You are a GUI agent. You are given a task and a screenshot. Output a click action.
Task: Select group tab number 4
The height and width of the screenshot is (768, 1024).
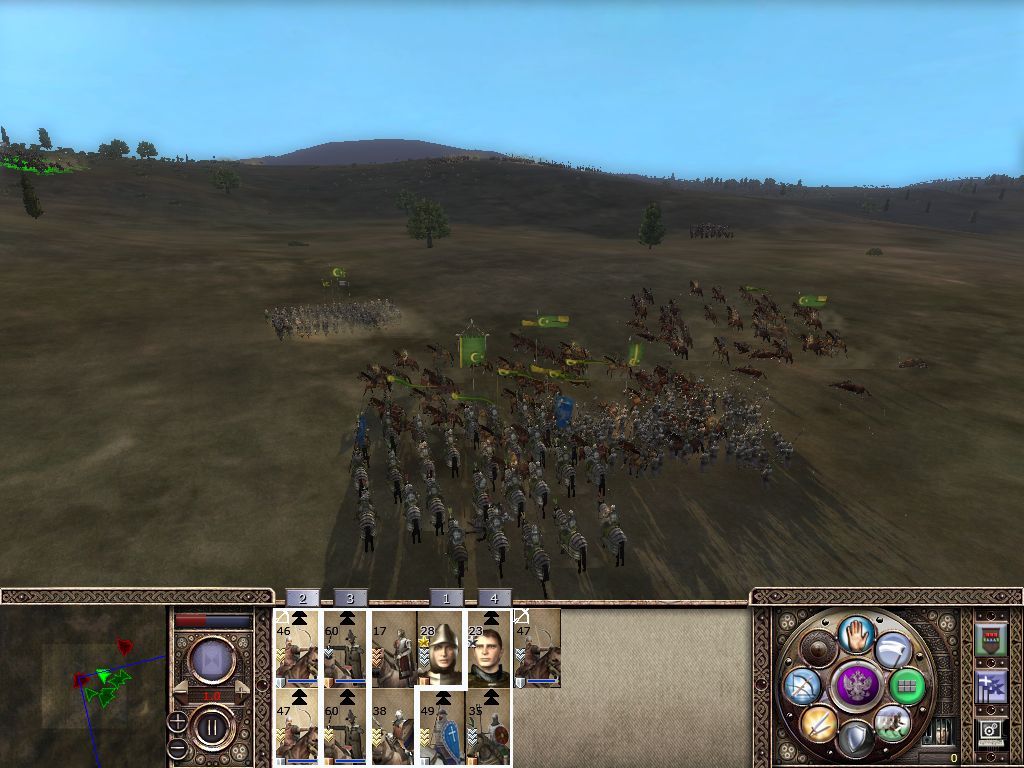(x=494, y=598)
